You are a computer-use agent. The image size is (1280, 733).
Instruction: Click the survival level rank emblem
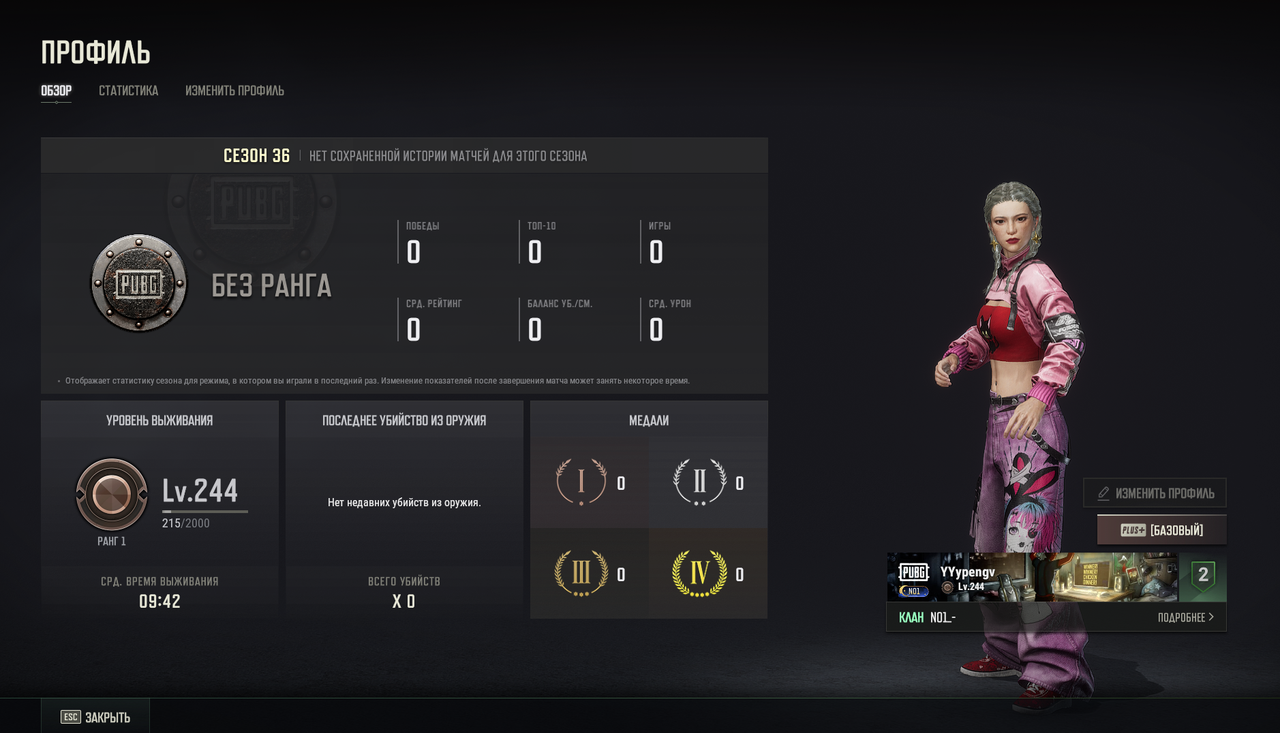point(112,495)
